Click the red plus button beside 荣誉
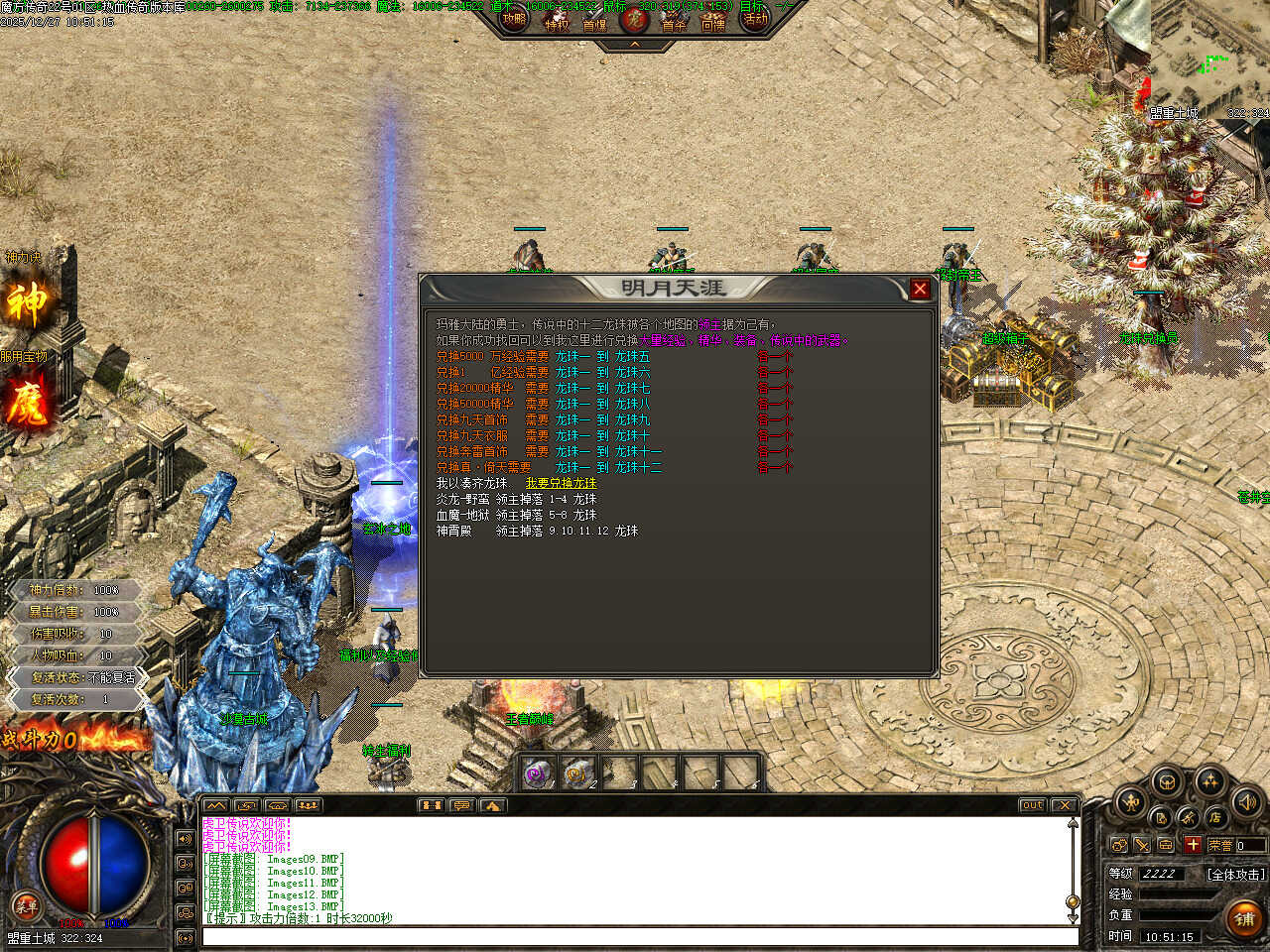This screenshot has width=1270, height=952. (x=1193, y=845)
